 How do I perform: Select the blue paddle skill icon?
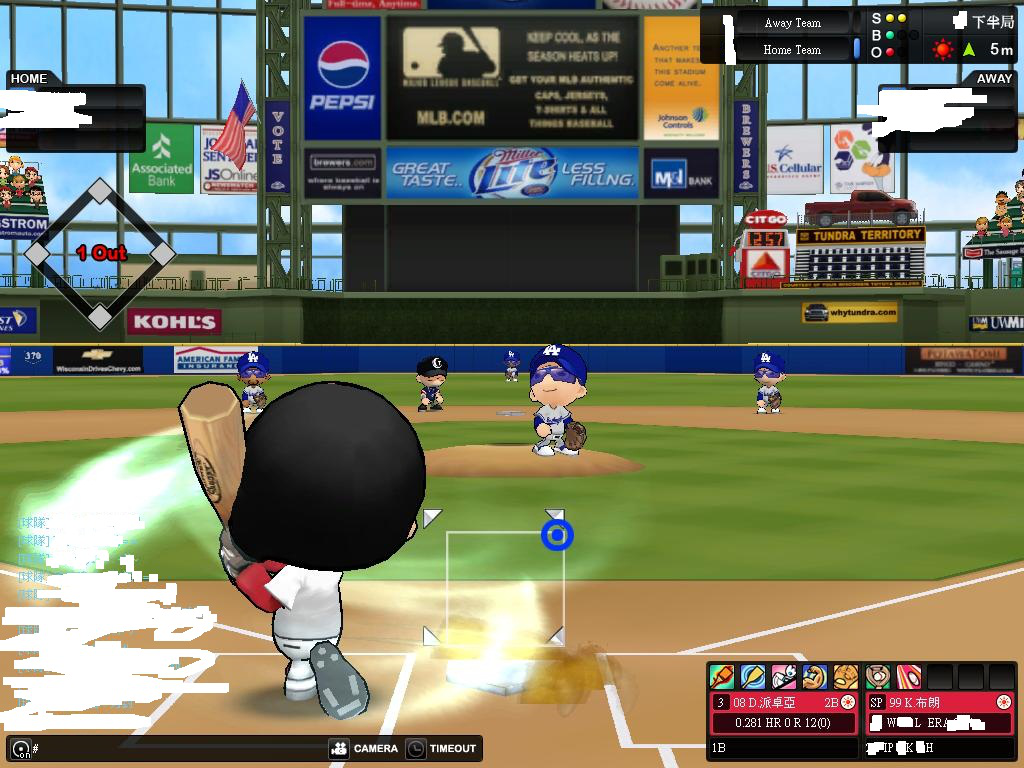752,676
